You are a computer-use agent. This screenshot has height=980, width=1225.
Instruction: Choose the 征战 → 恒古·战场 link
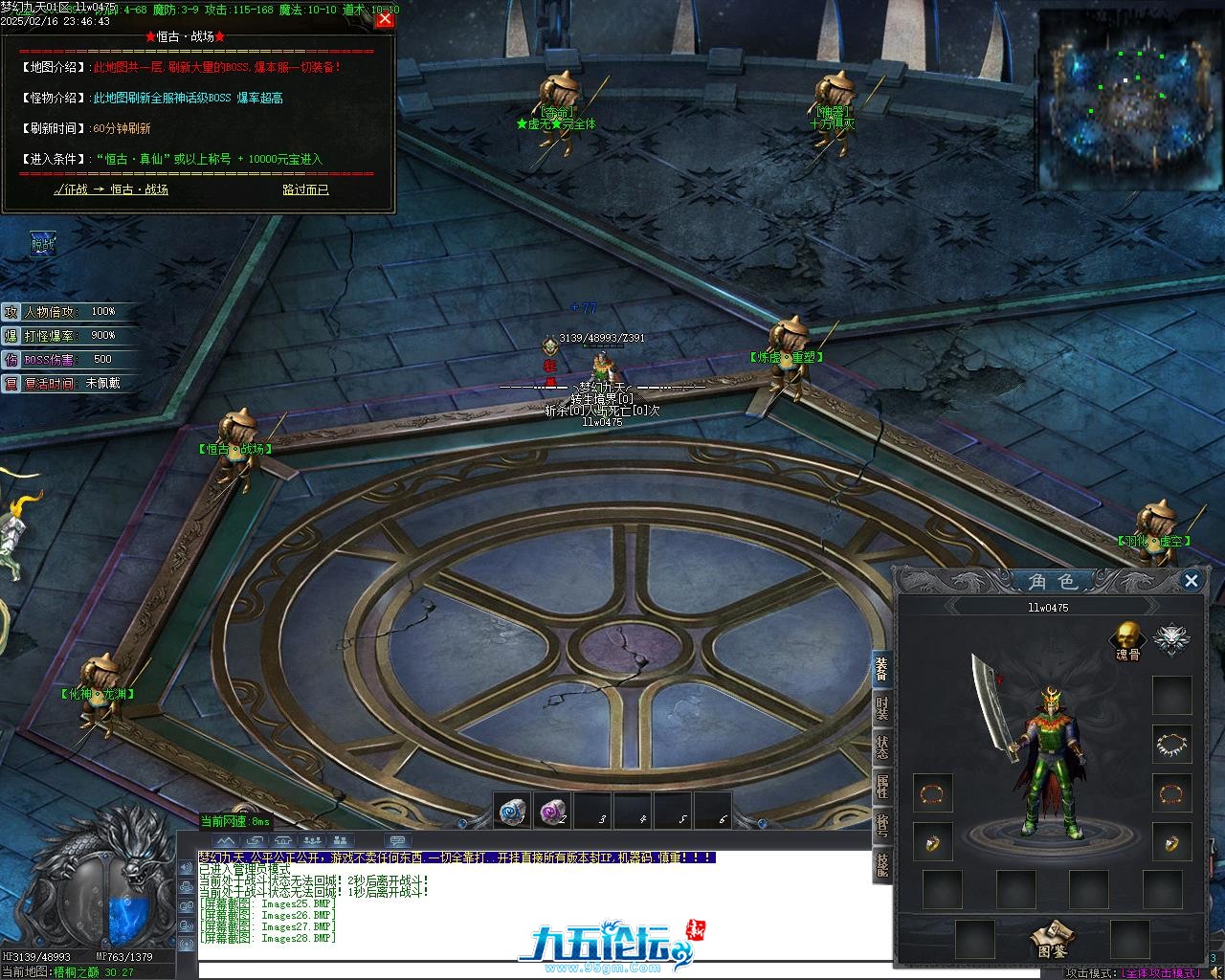[x=111, y=189]
